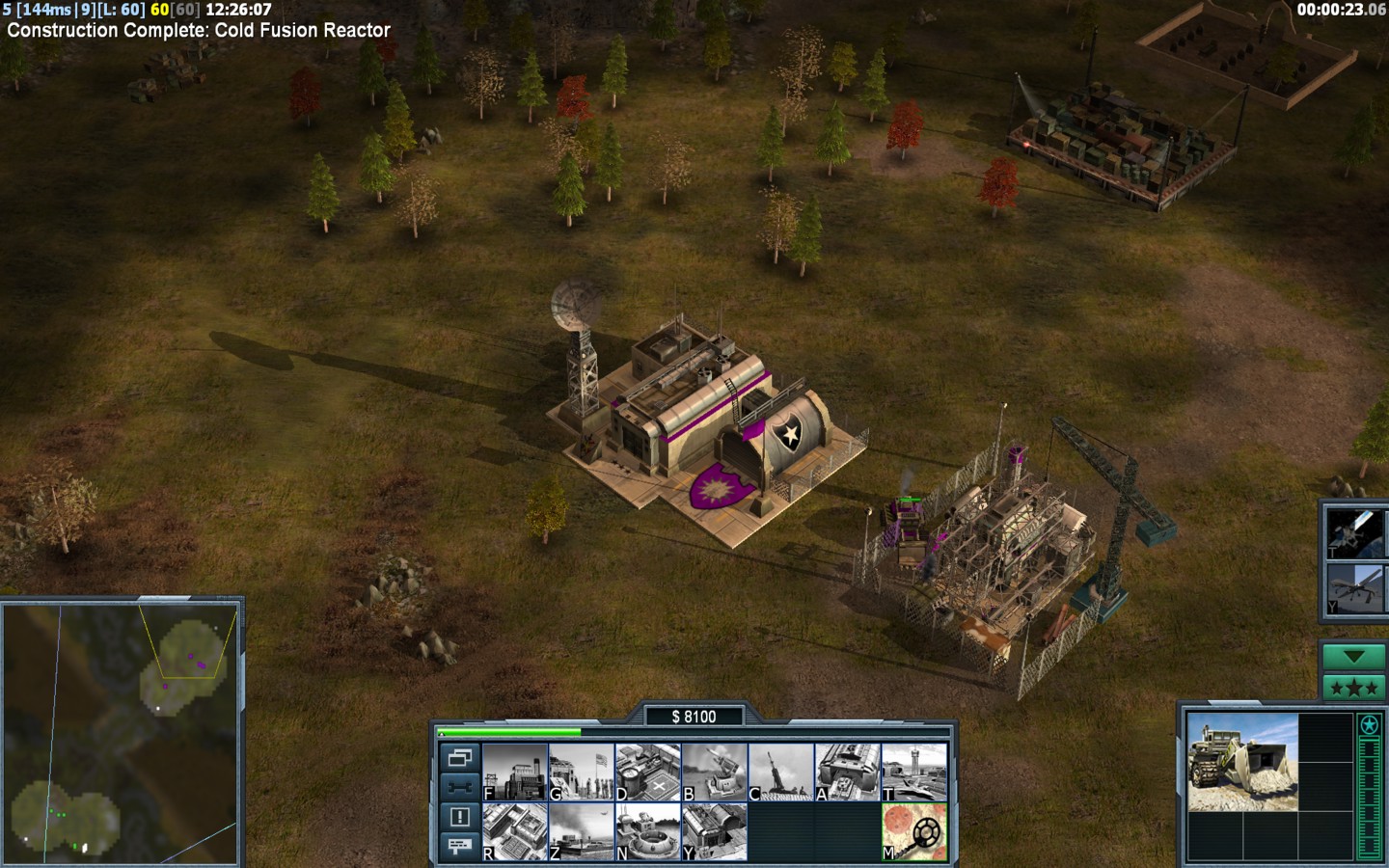Choose the Airfield build icon (T)
This screenshot has height=868, width=1389.
pos(914,772)
